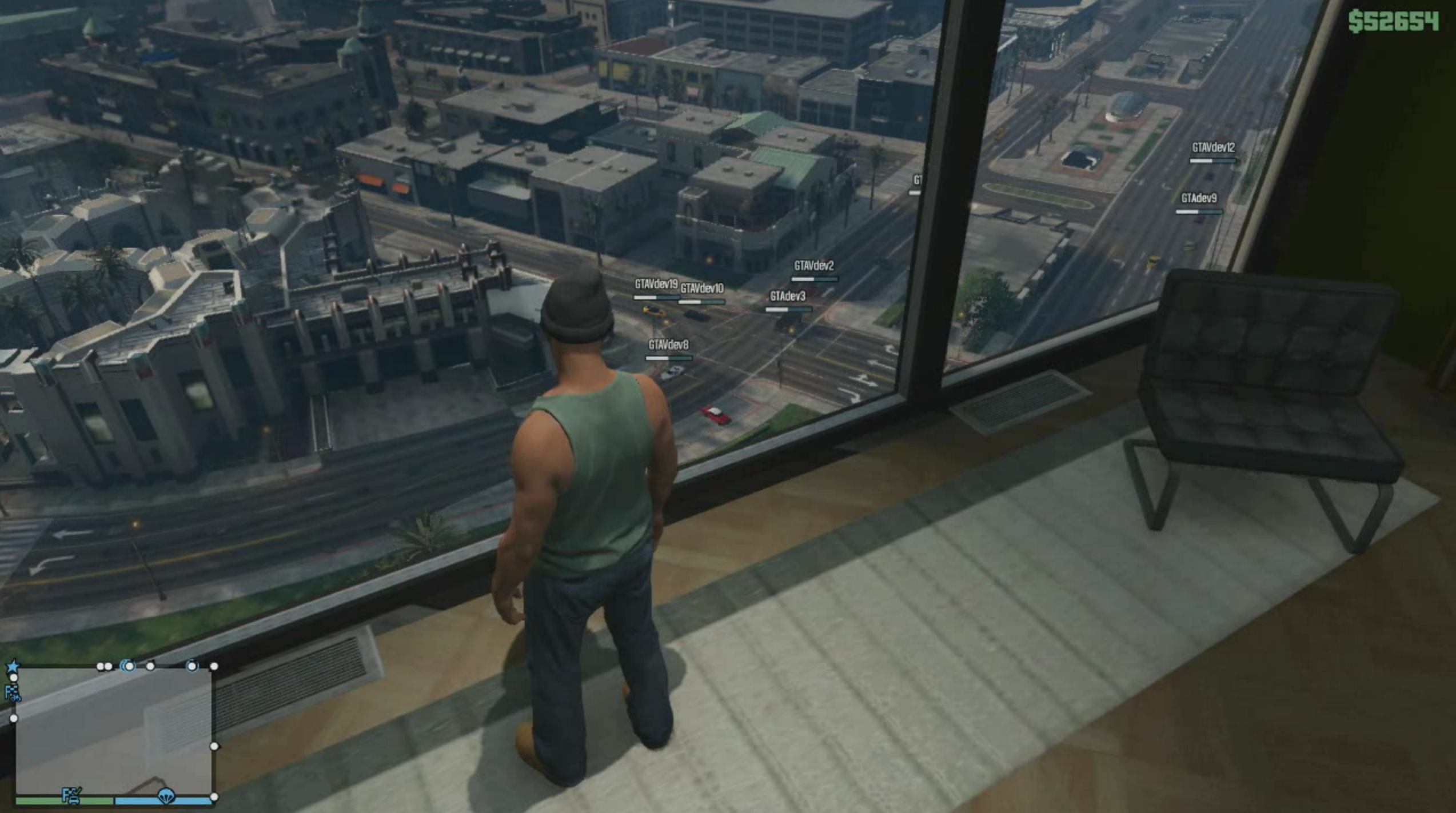Click the GTAVdev8 player name tag
This screenshot has height=813, width=1456.
(x=668, y=345)
